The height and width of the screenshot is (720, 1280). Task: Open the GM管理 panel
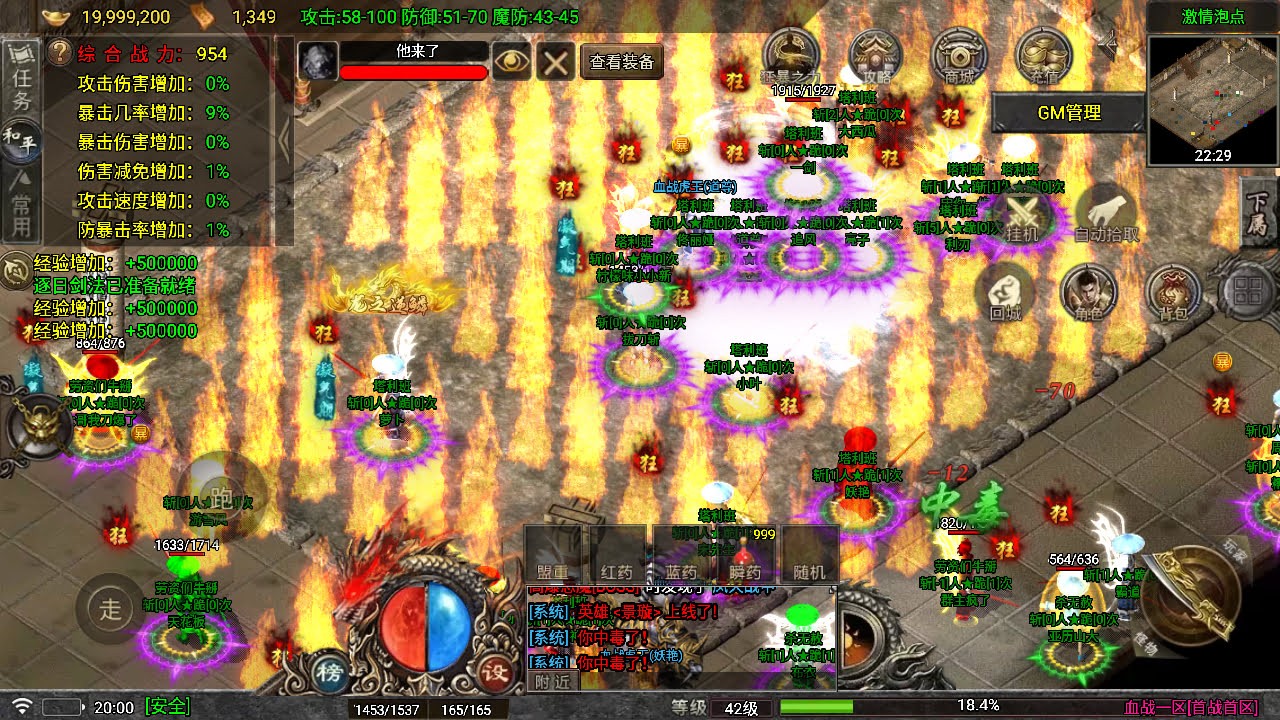point(1068,113)
